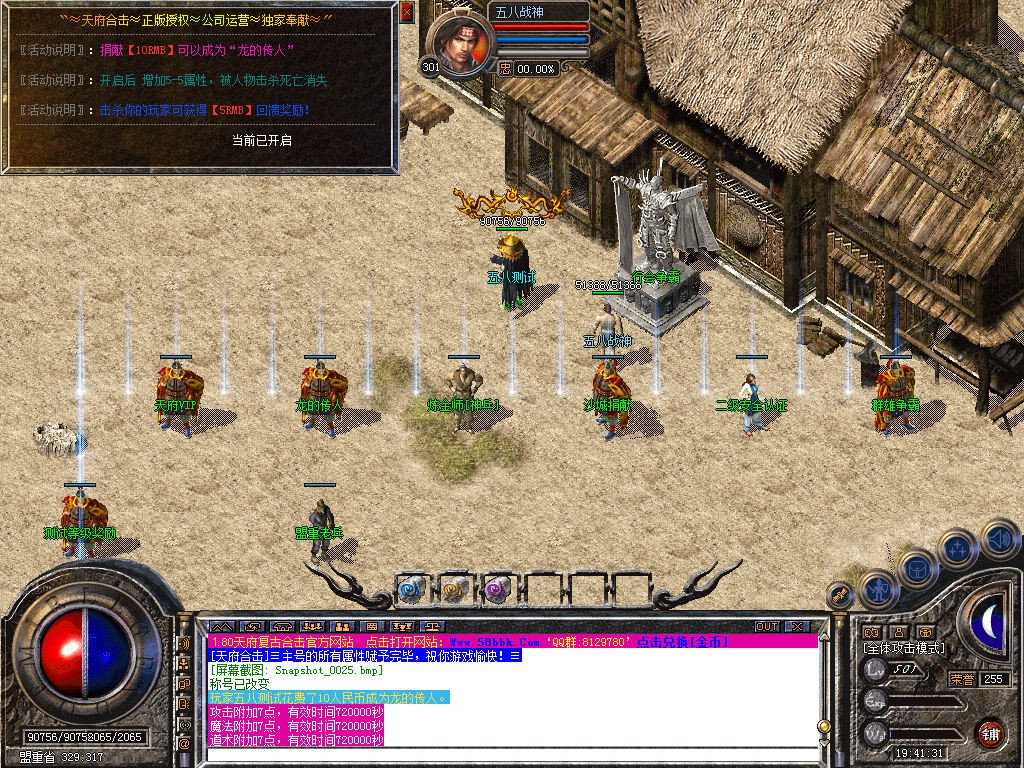Toggle sound with the speaker button
Viewport: 1024px width, 768px height.
pyautogui.click(x=1000, y=538)
